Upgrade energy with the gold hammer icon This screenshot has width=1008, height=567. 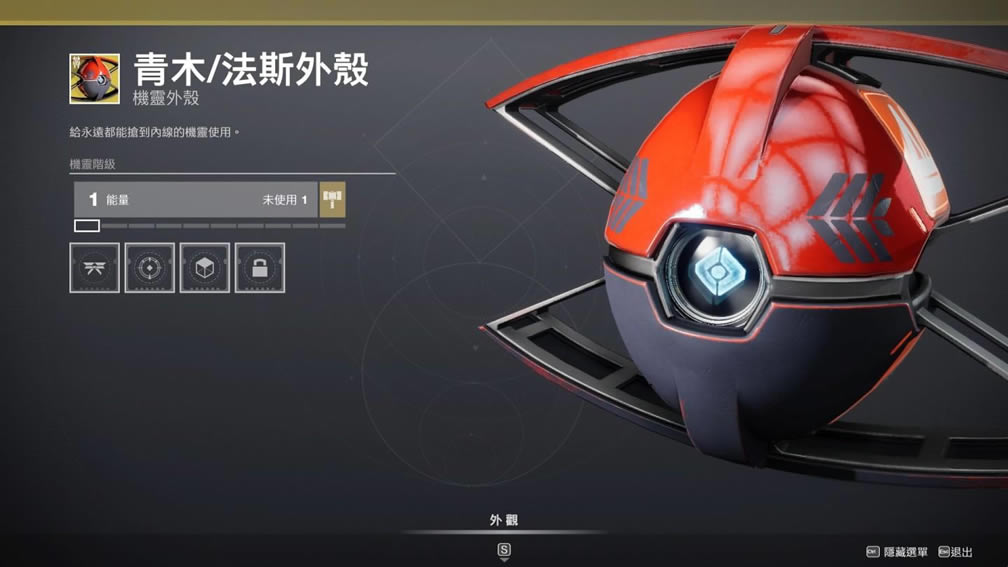click(x=333, y=200)
